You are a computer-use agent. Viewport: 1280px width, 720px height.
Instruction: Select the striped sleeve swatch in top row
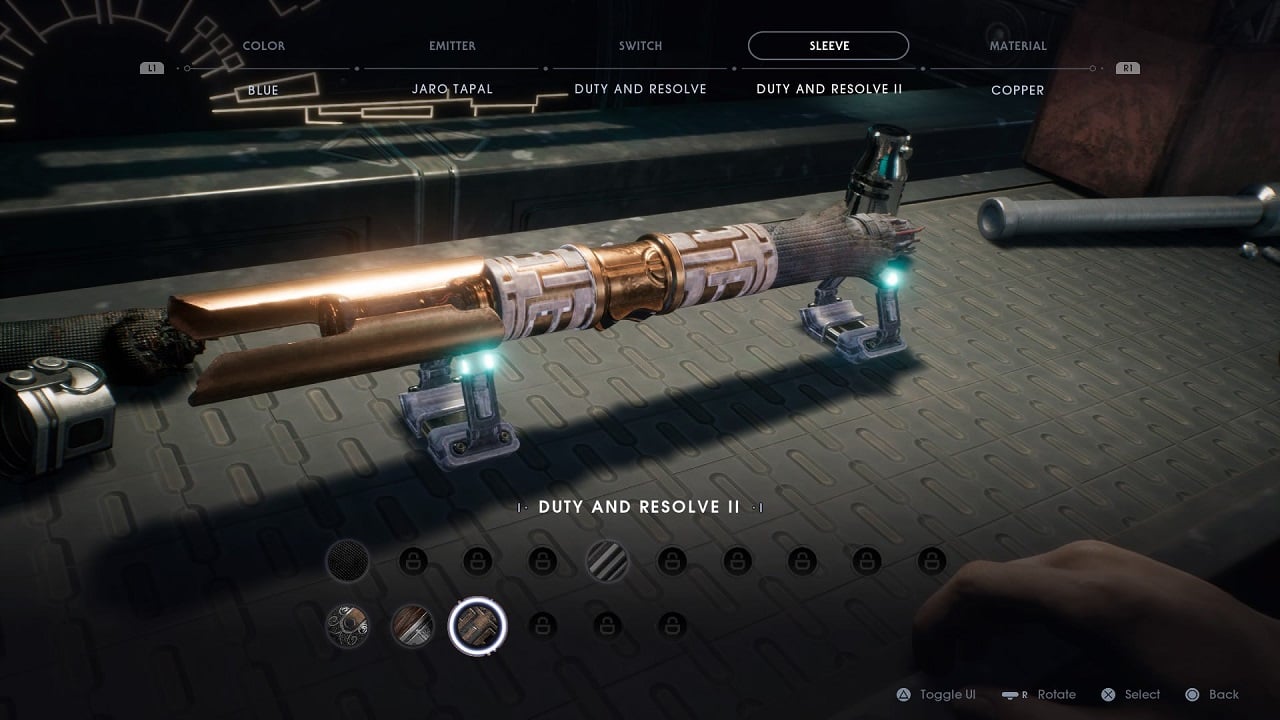click(x=608, y=561)
